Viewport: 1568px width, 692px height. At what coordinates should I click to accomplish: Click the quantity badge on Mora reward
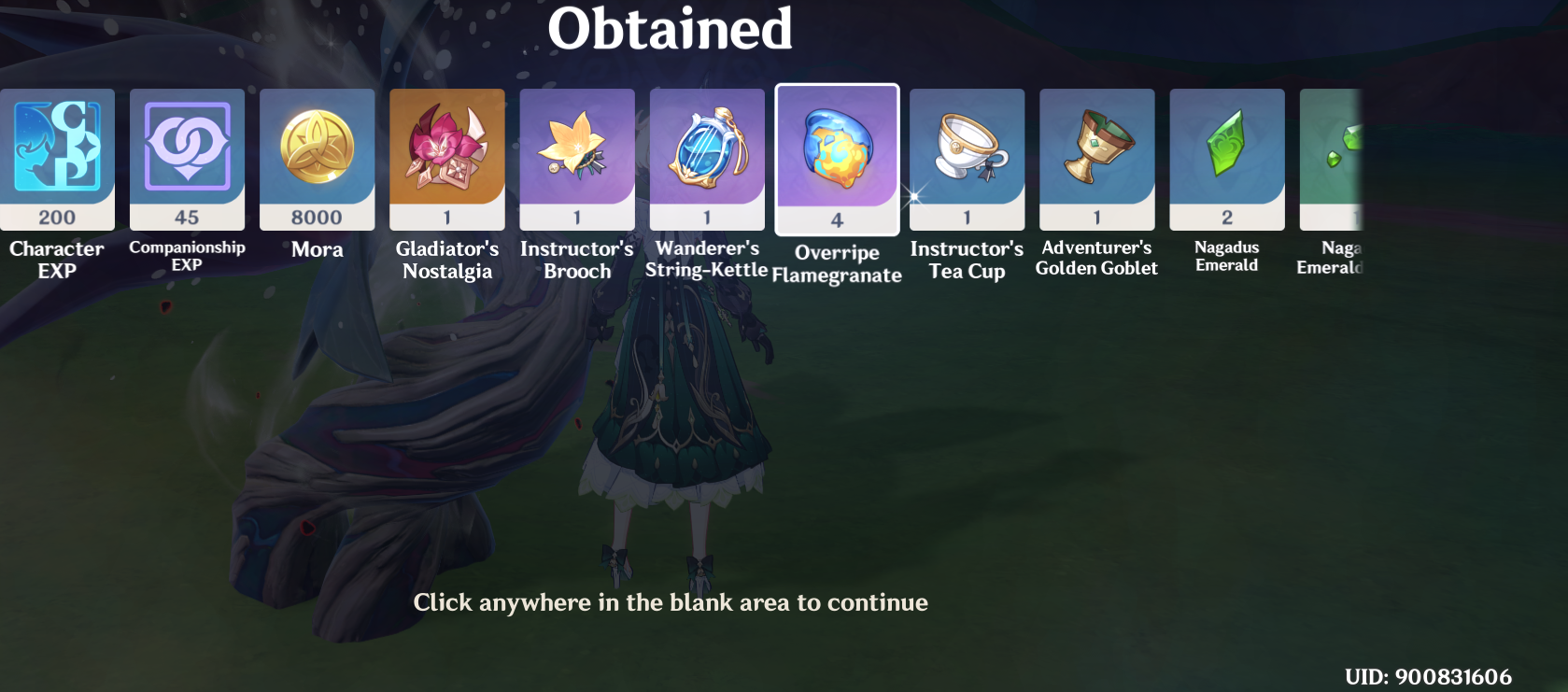(x=317, y=218)
